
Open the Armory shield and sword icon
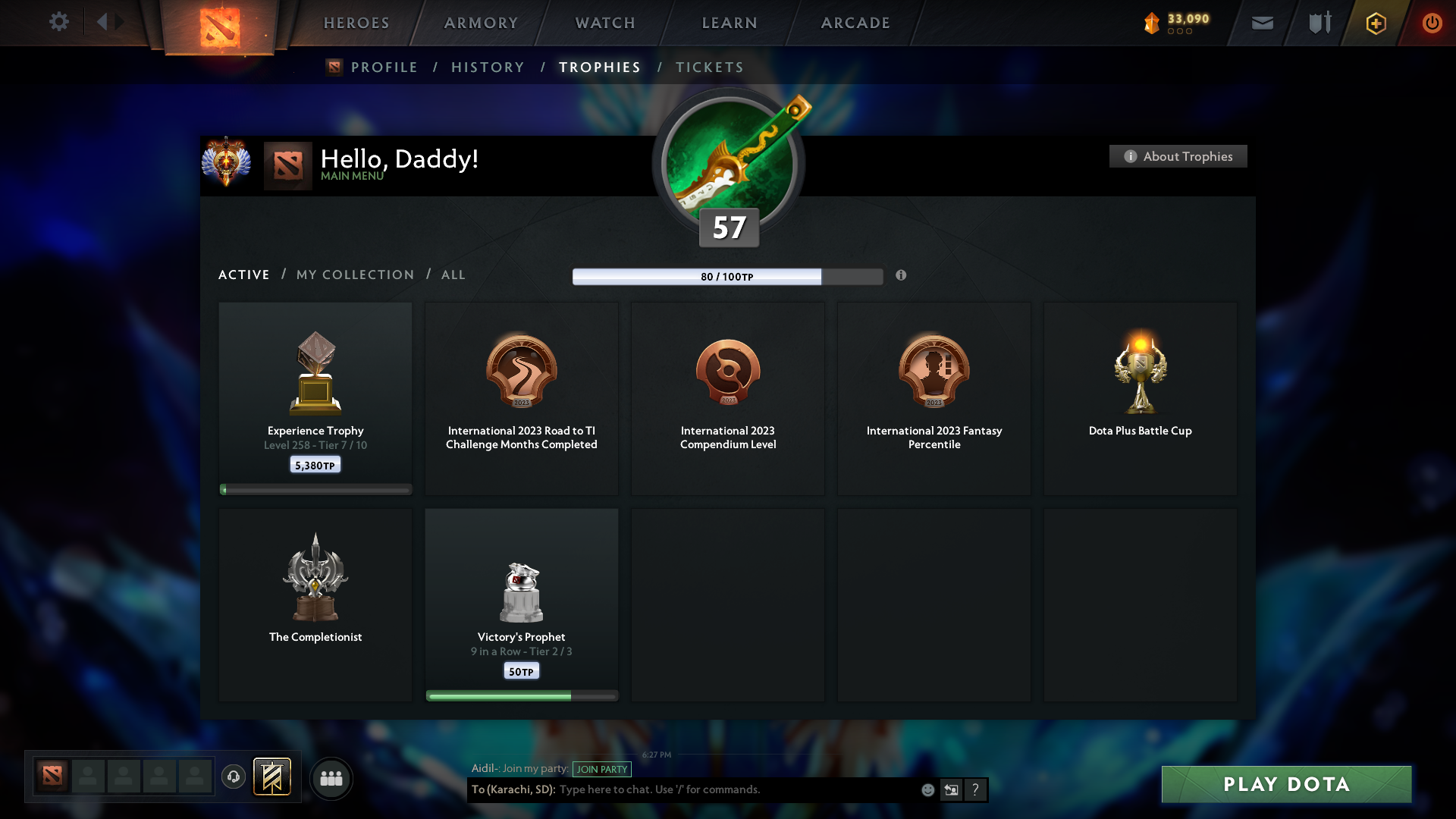1319,23
